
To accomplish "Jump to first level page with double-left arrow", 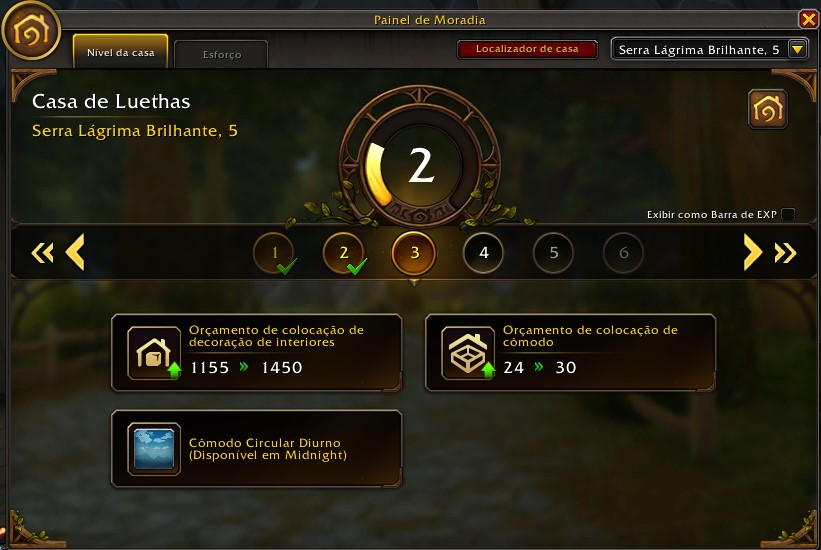I will (42, 253).
